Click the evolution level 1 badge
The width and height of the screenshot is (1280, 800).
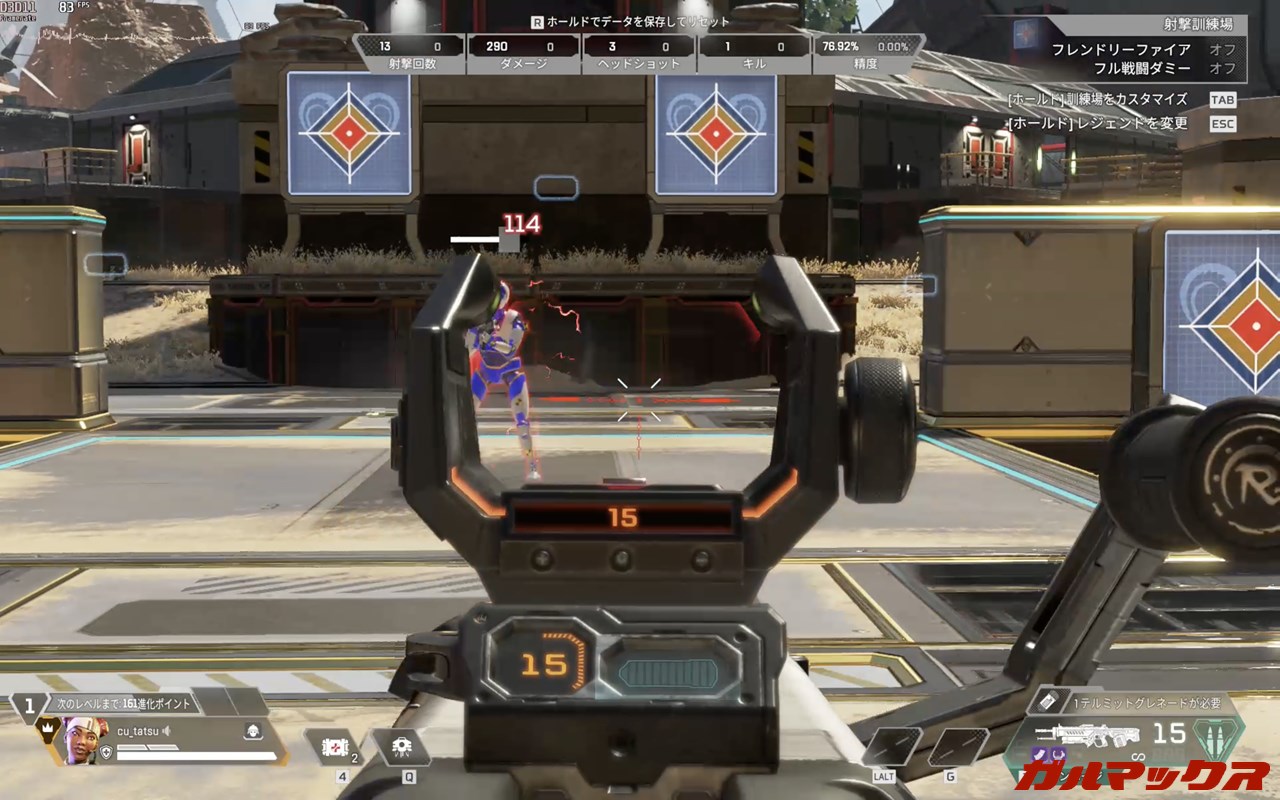[x=29, y=704]
